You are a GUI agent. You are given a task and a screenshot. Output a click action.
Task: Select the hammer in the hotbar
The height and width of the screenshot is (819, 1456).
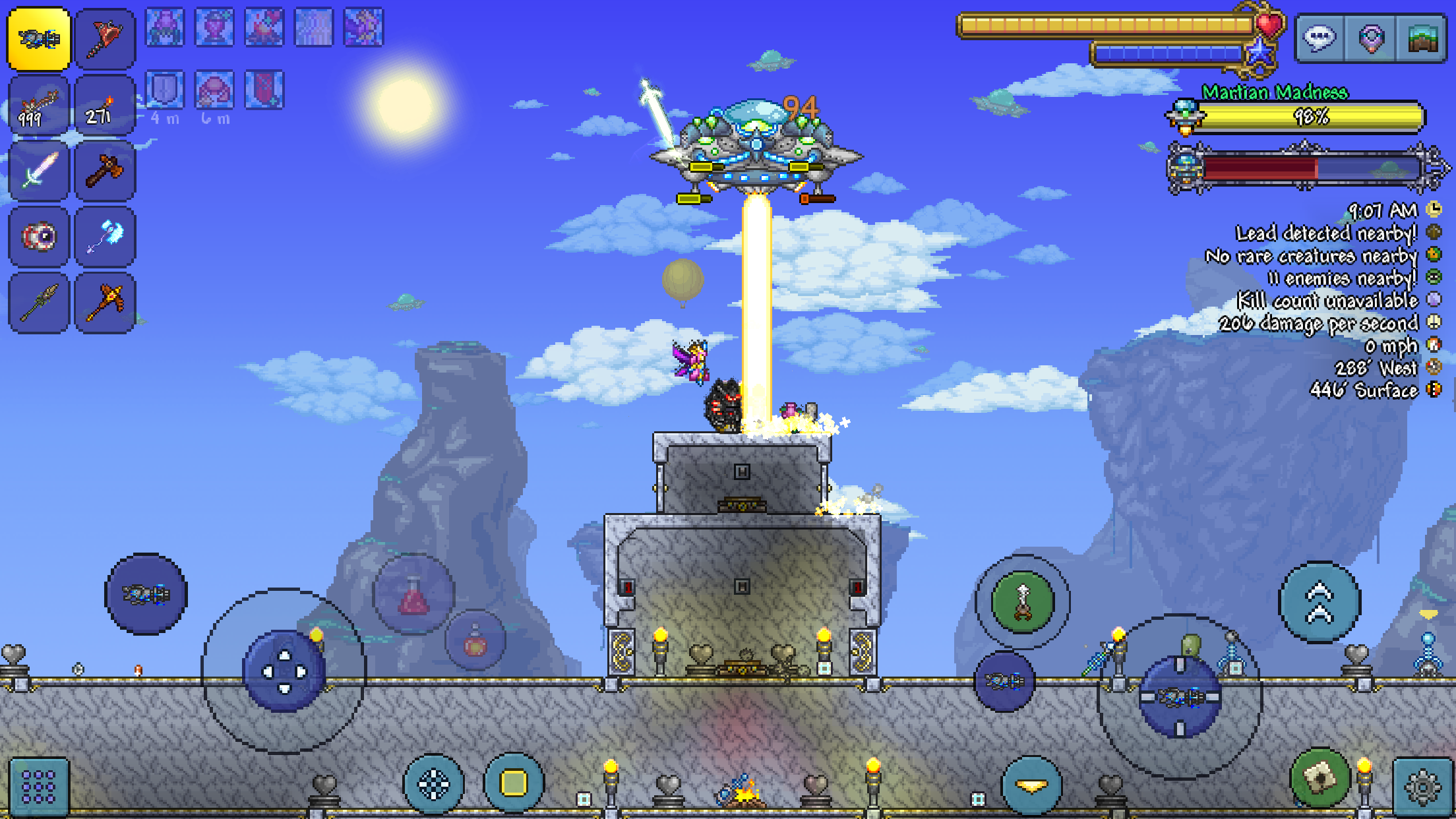104,170
